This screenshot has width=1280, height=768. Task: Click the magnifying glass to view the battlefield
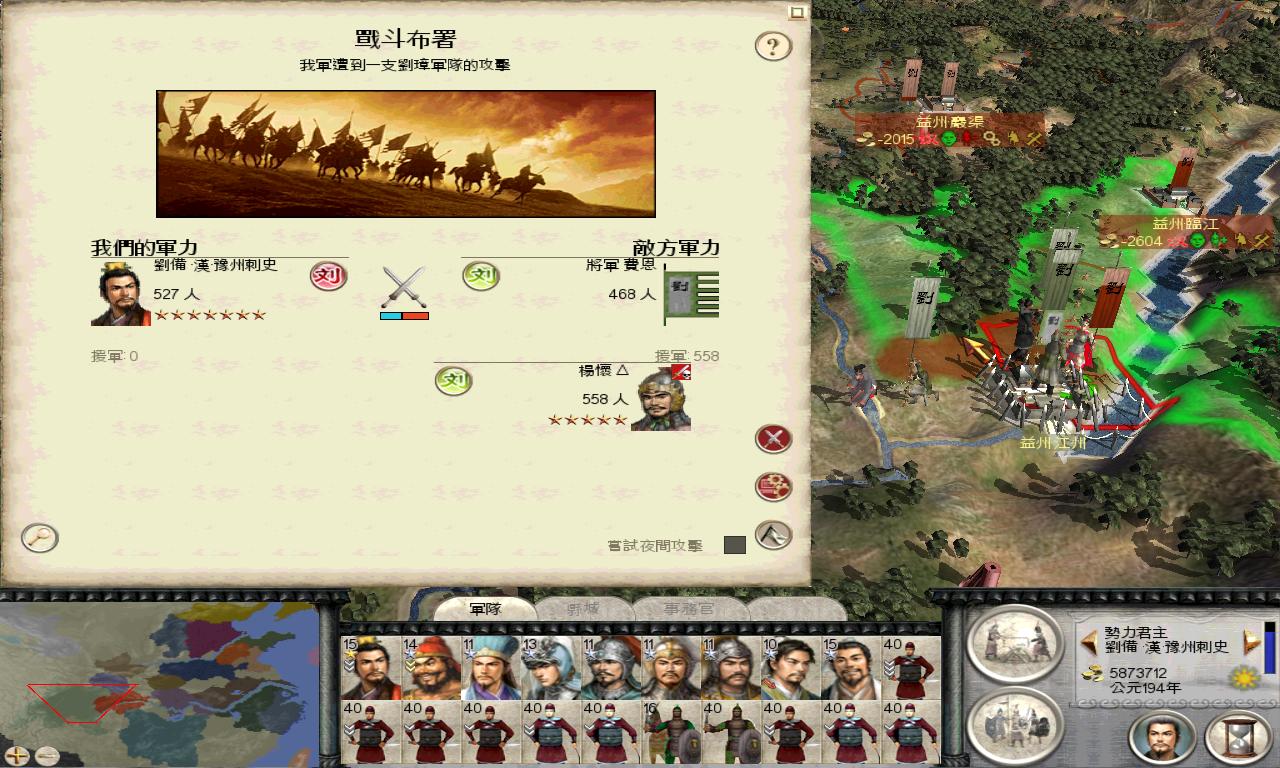tap(38, 538)
